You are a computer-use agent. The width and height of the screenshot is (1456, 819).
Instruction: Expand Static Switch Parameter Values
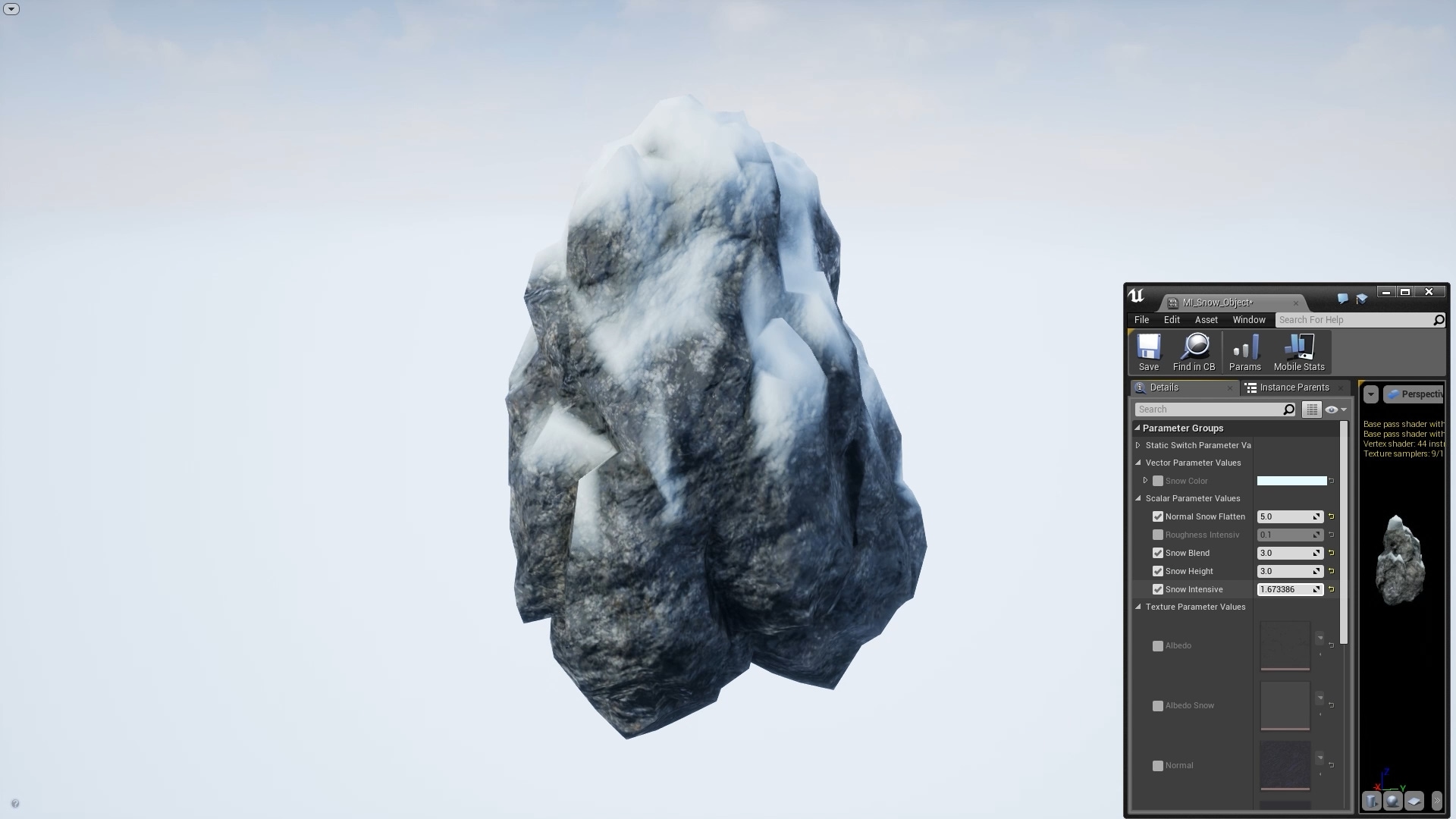[1137, 445]
